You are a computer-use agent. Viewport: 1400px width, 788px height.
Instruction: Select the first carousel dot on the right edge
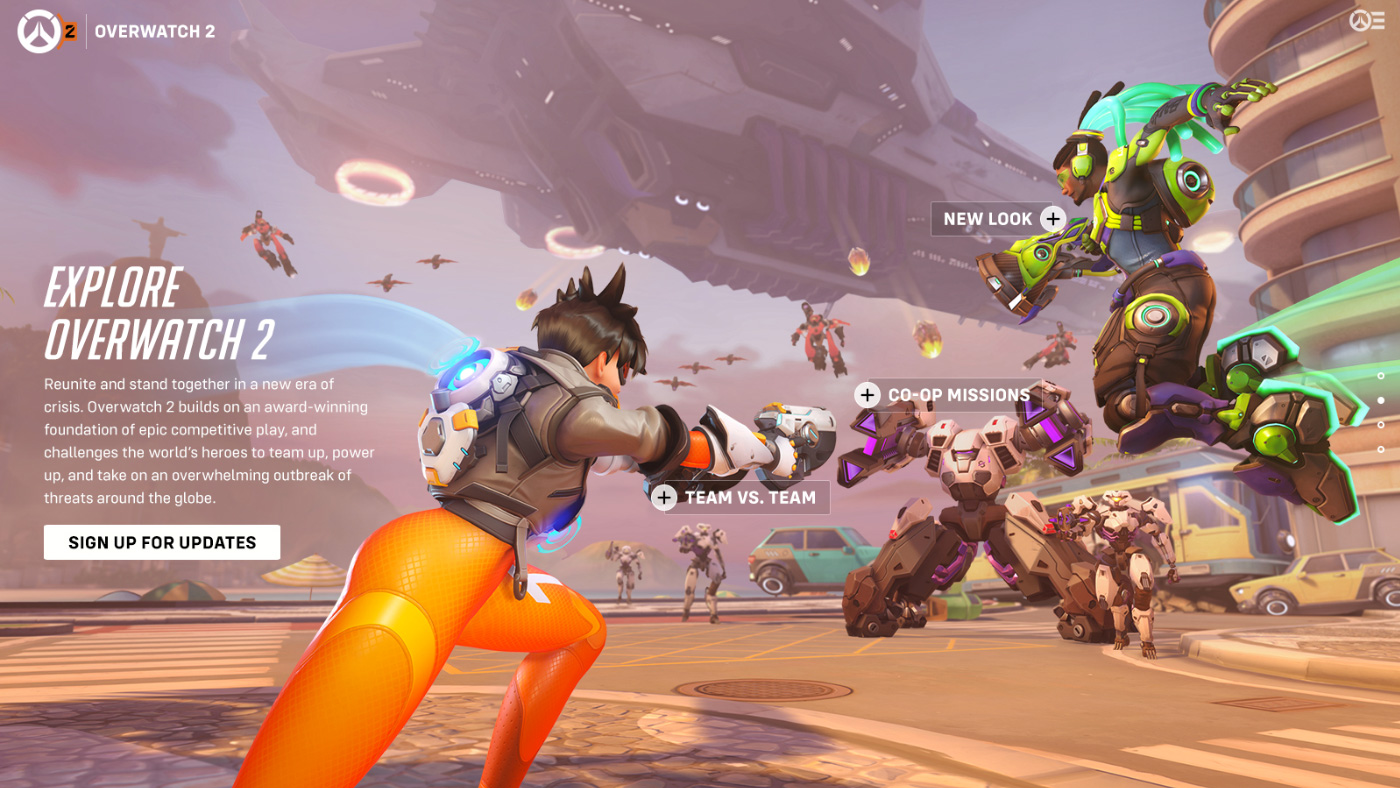coord(1381,376)
